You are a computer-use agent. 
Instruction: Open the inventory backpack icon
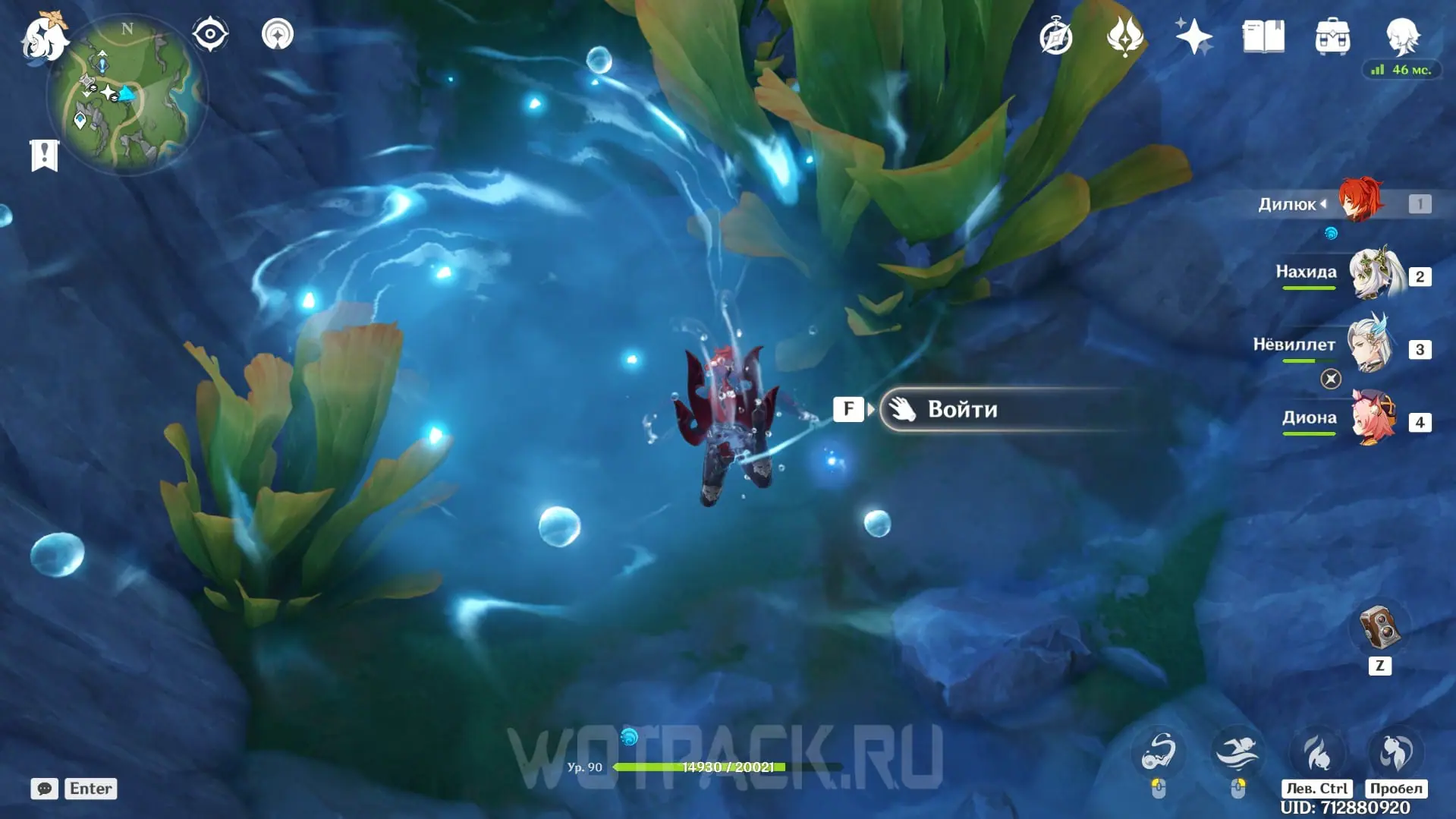coord(1332,36)
